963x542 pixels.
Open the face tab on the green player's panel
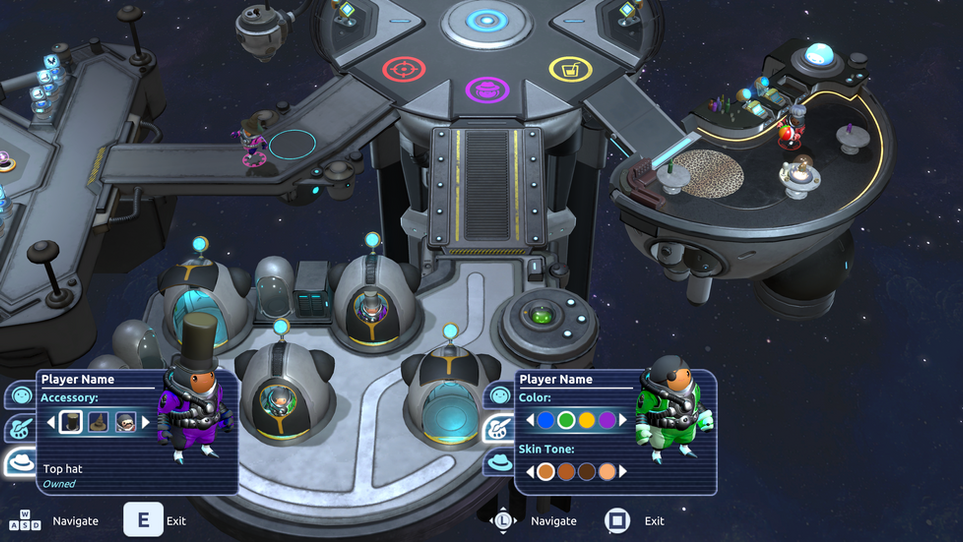499,396
